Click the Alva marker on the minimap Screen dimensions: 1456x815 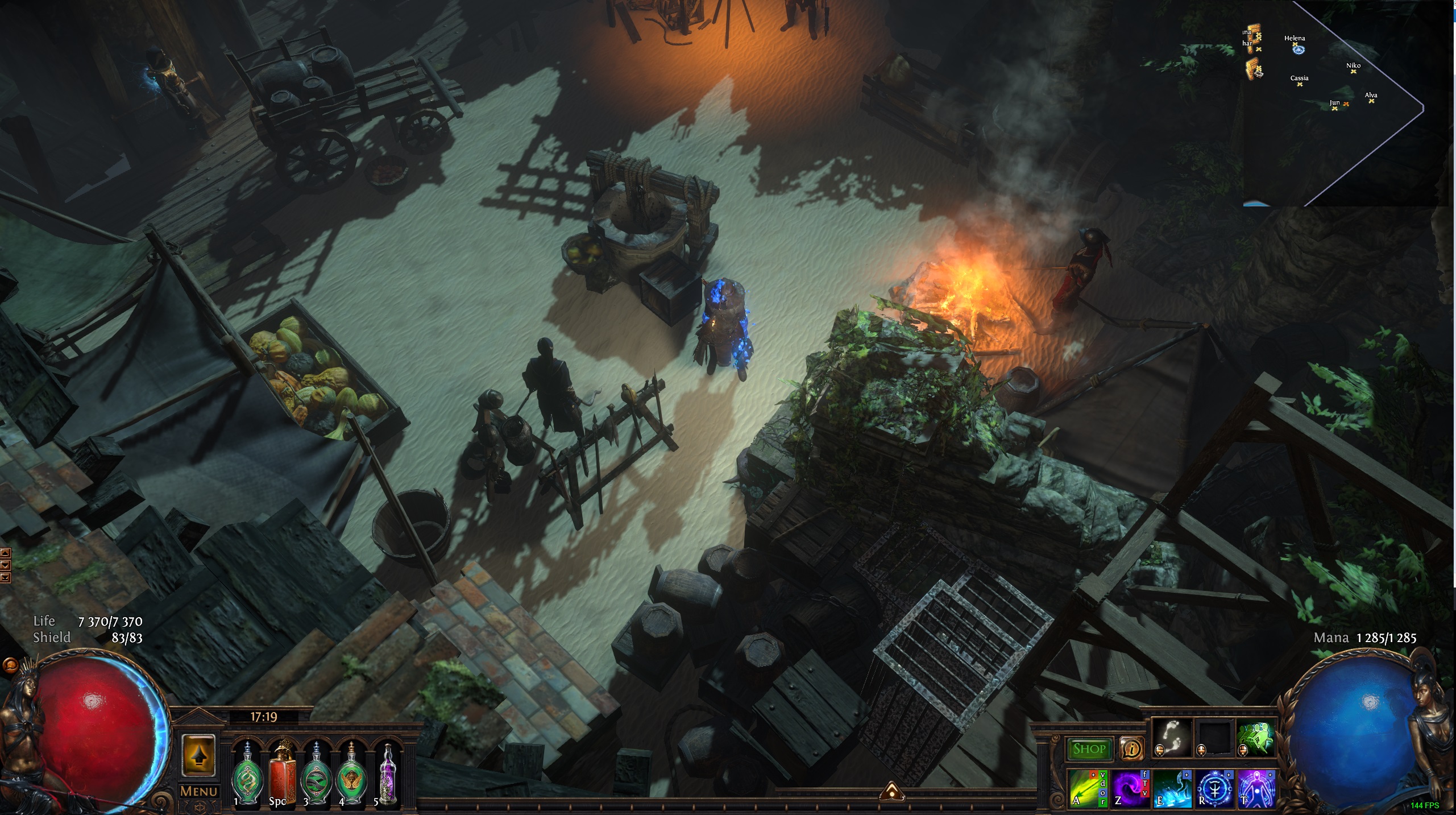pos(1371,101)
